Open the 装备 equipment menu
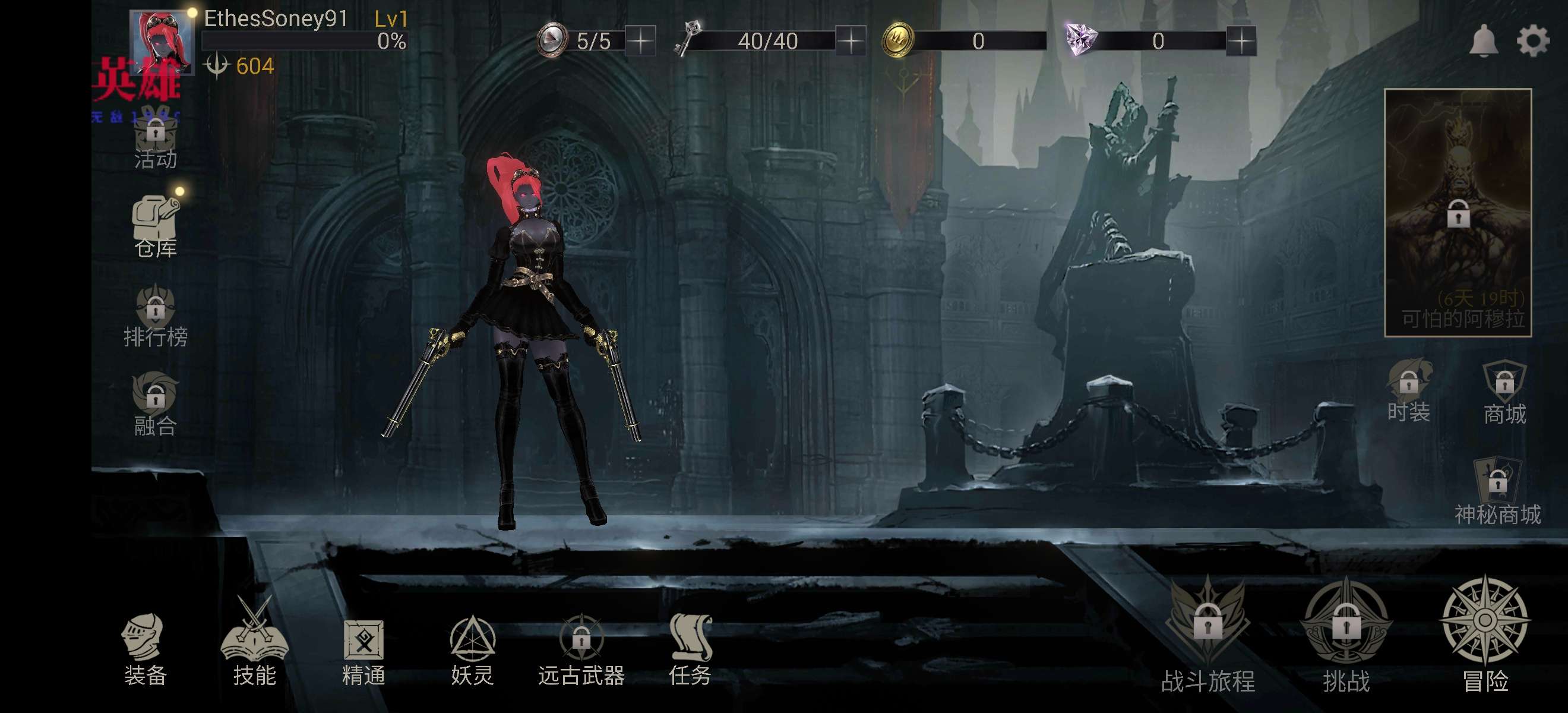 tap(145, 648)
